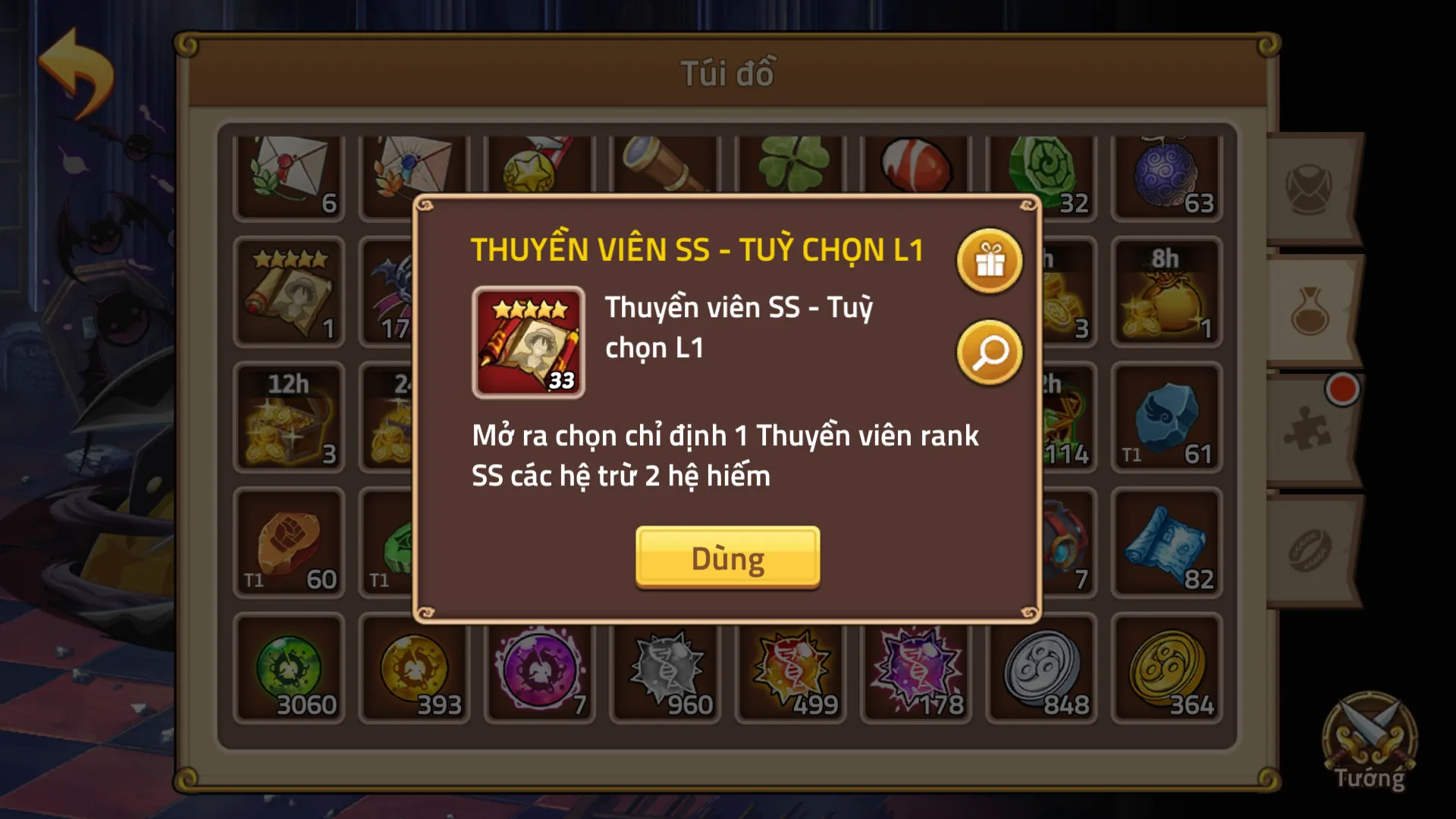Switch to the ring equipment tab
The width and height of the screenshot is (1456, 819).
(1310, 550)
